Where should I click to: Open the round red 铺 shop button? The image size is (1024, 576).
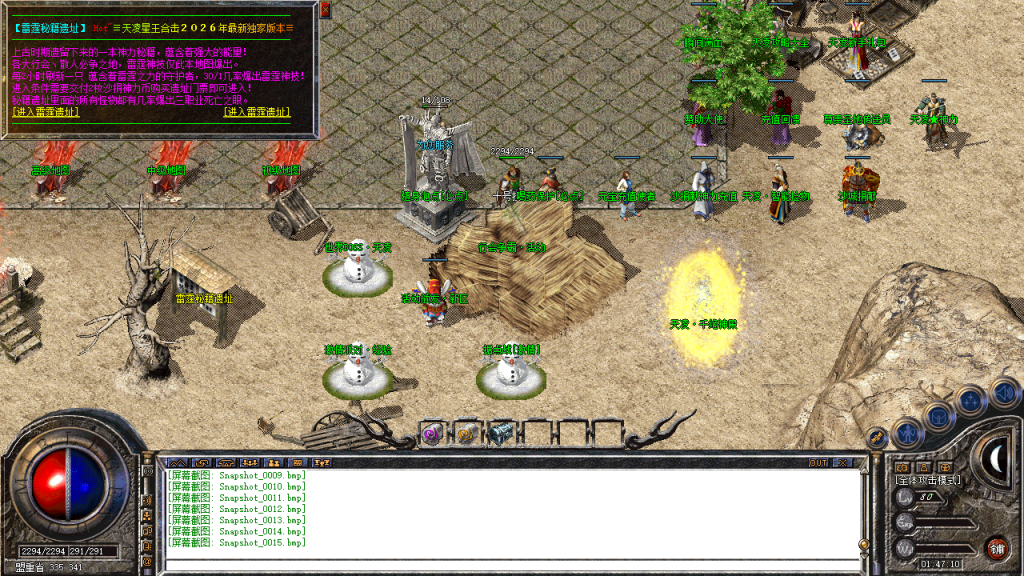[x=996, y=548]
